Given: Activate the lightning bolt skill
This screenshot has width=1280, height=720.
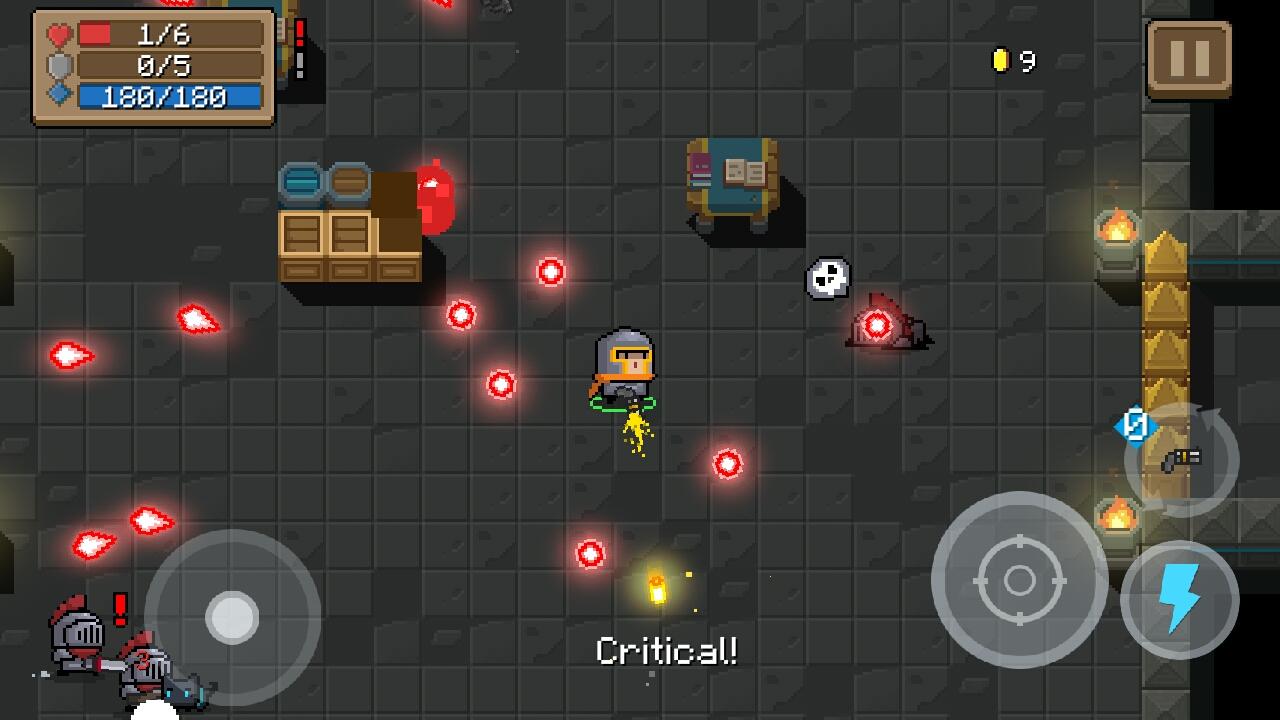Looking at the screenshot, I should pos(1179,599).
